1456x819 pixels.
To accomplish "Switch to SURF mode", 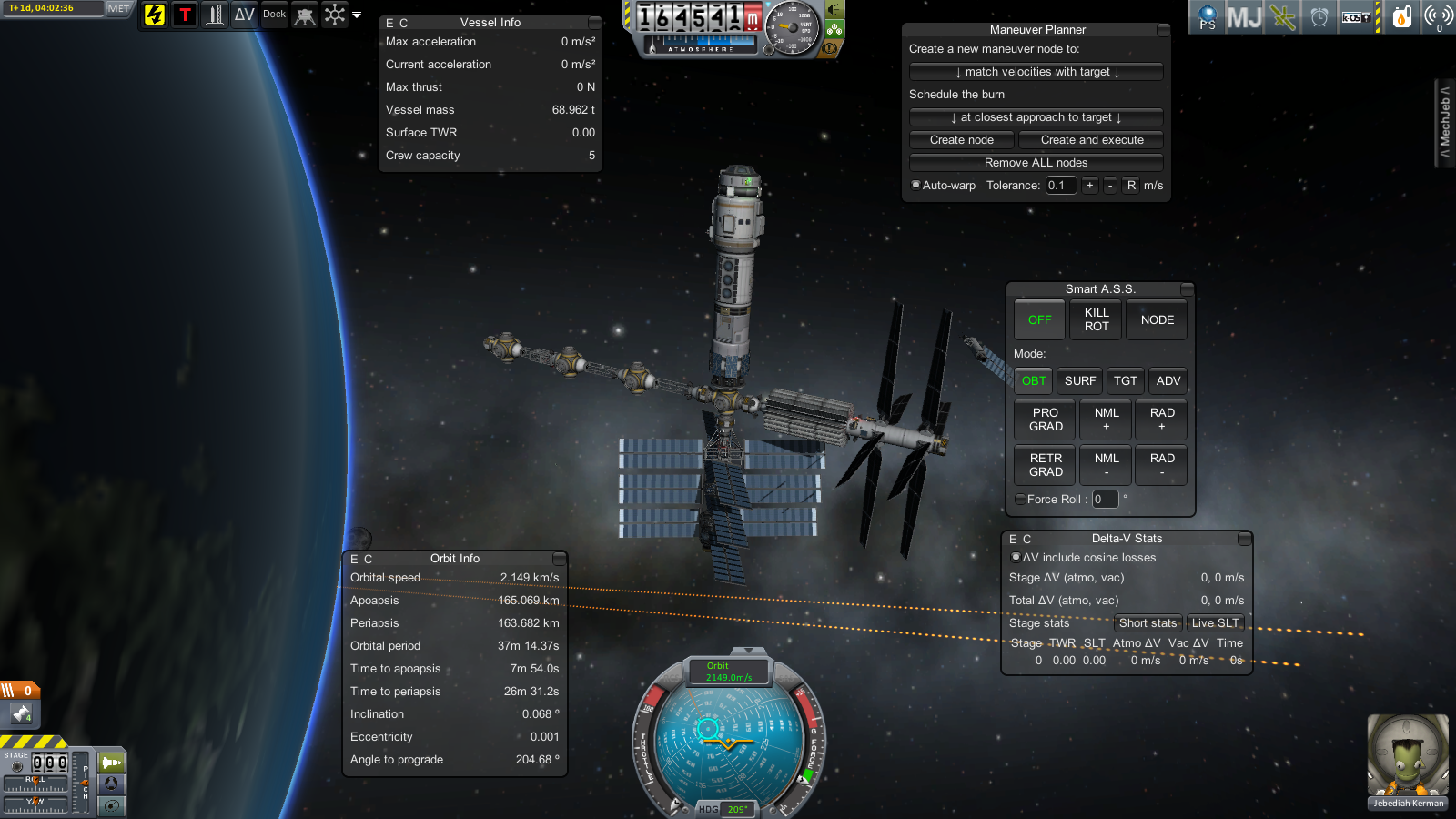I will click(1080, 381).
